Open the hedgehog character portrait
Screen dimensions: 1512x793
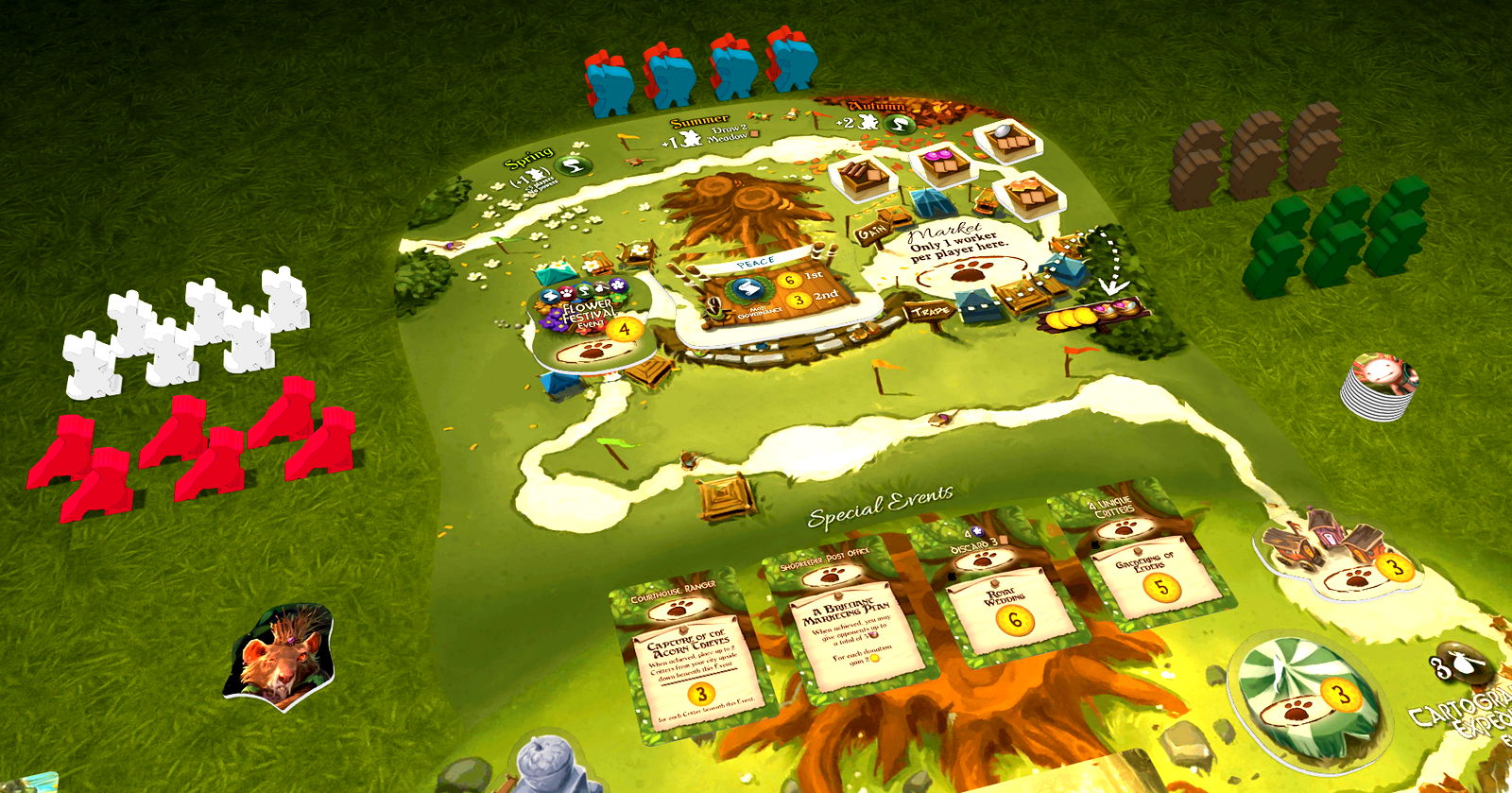(281, 653)
